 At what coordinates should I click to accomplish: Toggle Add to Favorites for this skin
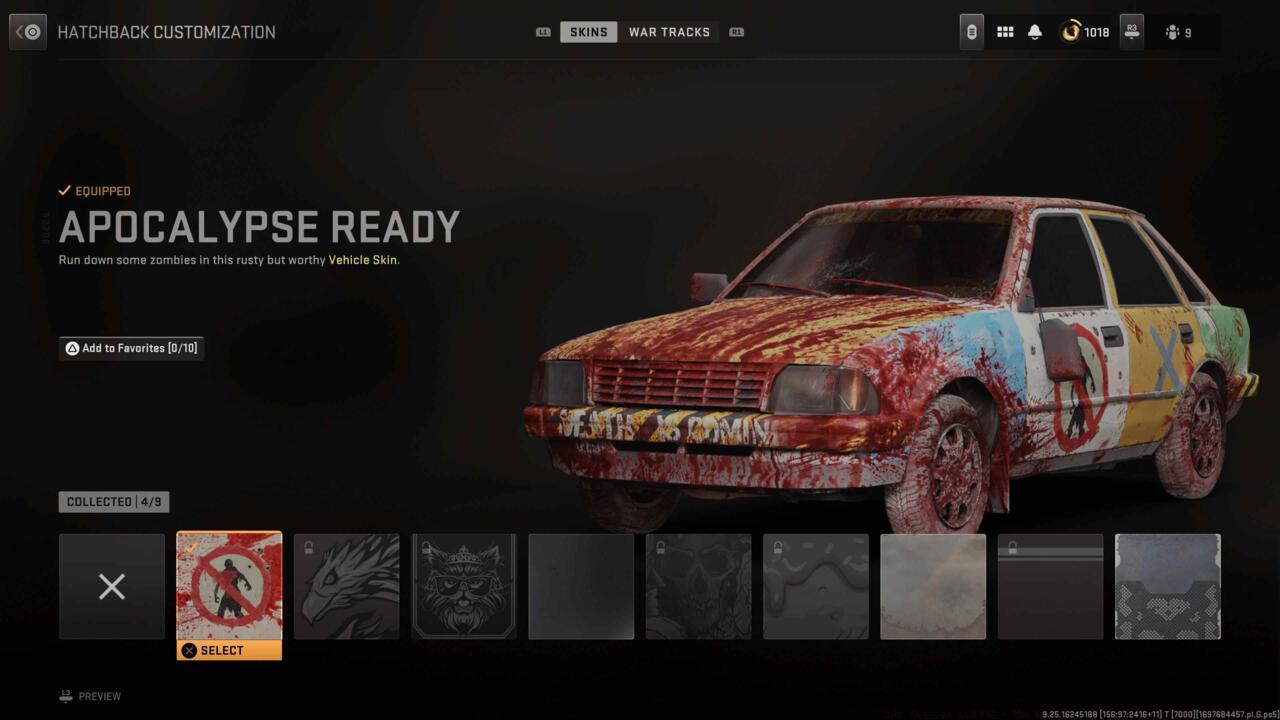pos(131,348)
